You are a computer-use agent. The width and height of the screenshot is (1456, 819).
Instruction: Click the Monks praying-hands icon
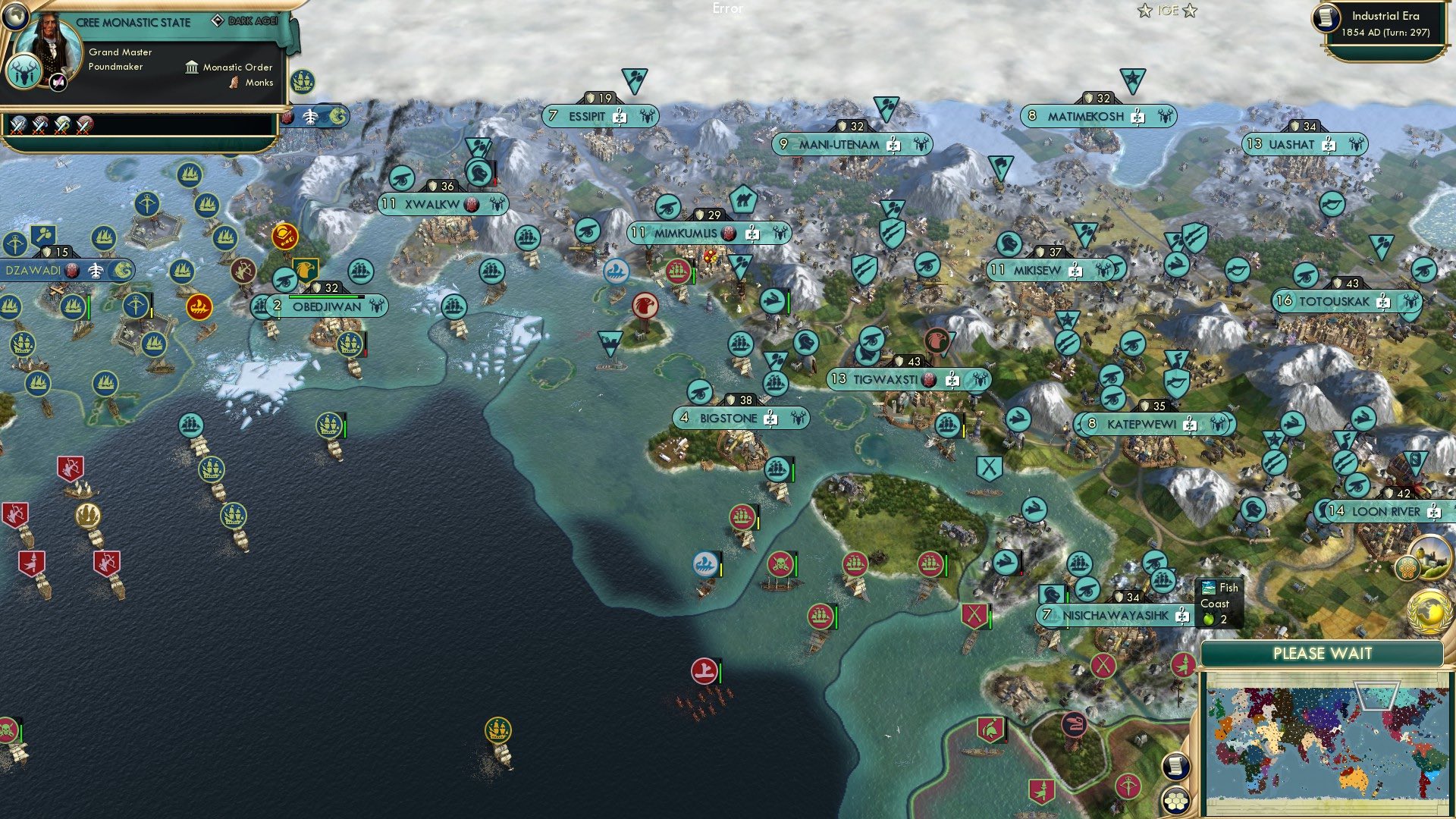click(x=234, y=83)
